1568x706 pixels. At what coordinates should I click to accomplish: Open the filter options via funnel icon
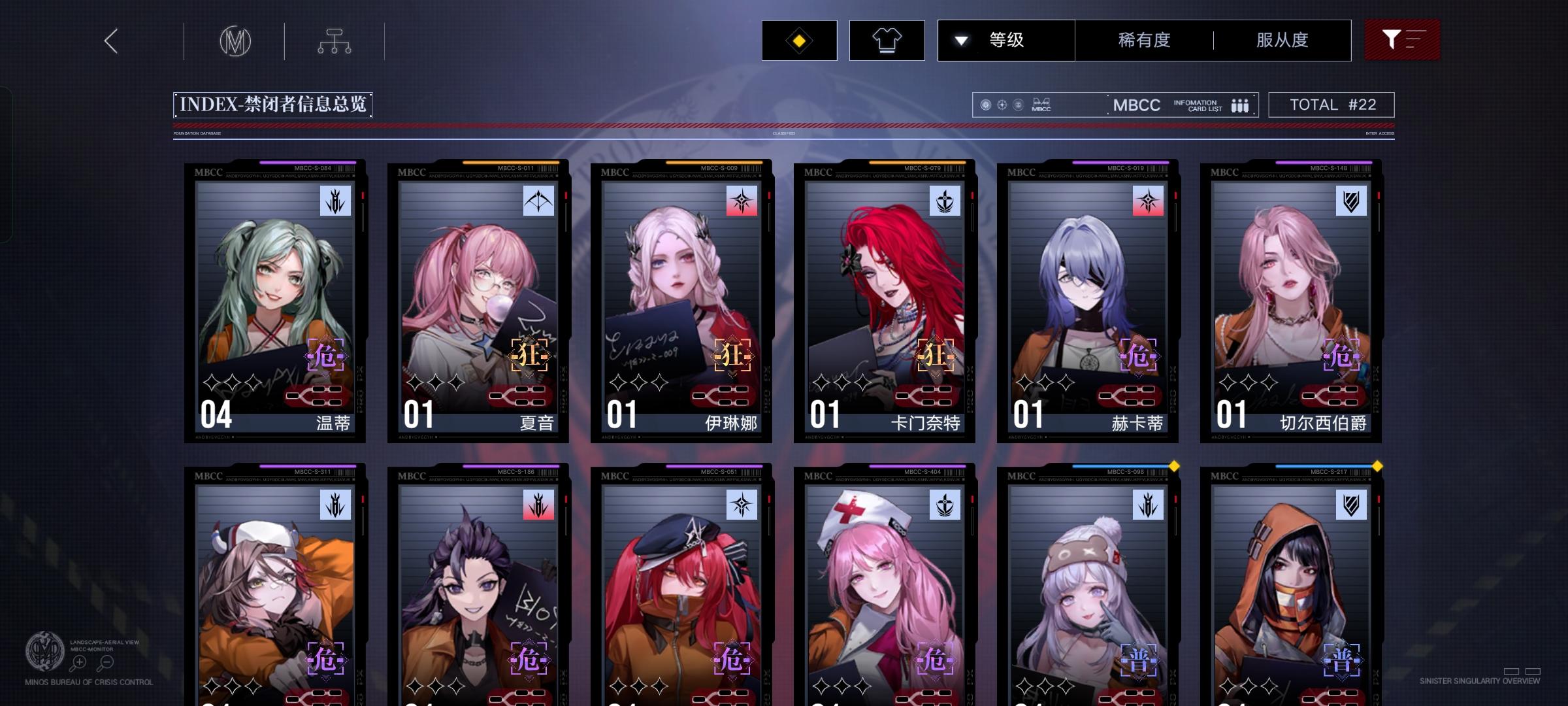[1402, 40]
